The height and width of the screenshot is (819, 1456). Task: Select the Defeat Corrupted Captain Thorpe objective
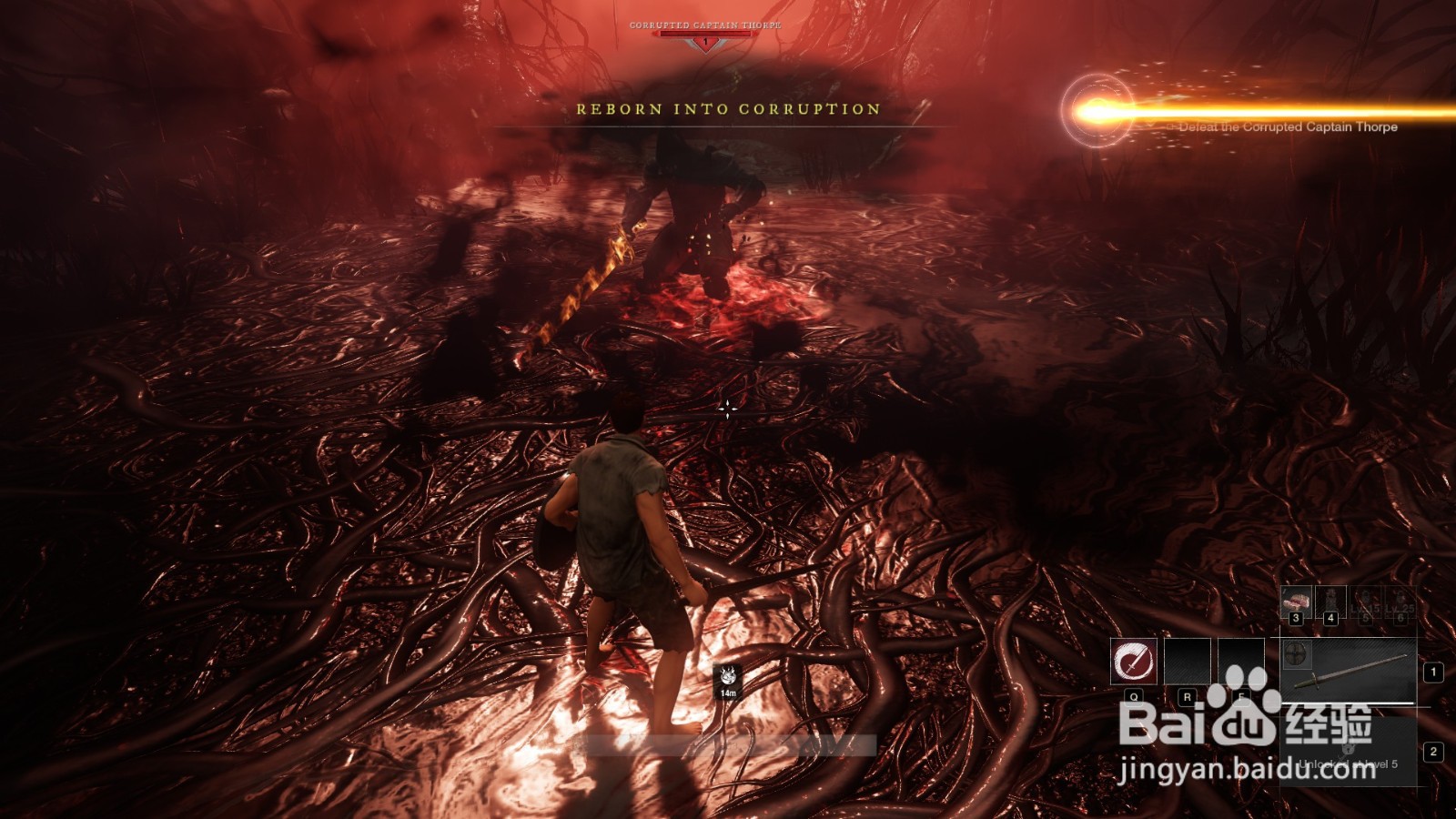click(1288, 127)
